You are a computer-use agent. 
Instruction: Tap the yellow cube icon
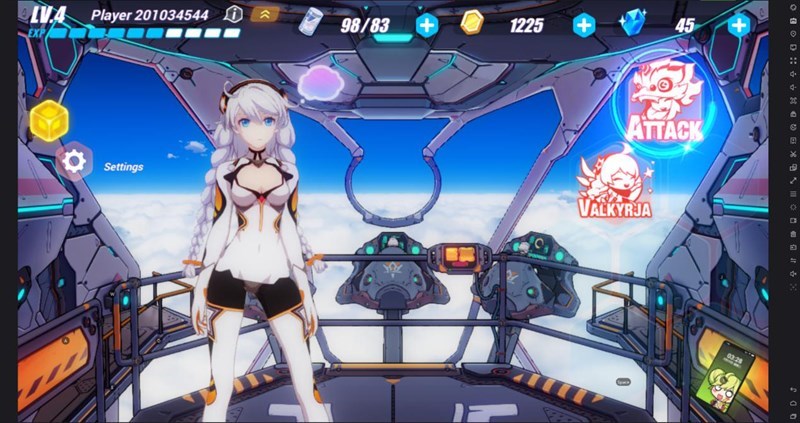click(x=48, y=120)
